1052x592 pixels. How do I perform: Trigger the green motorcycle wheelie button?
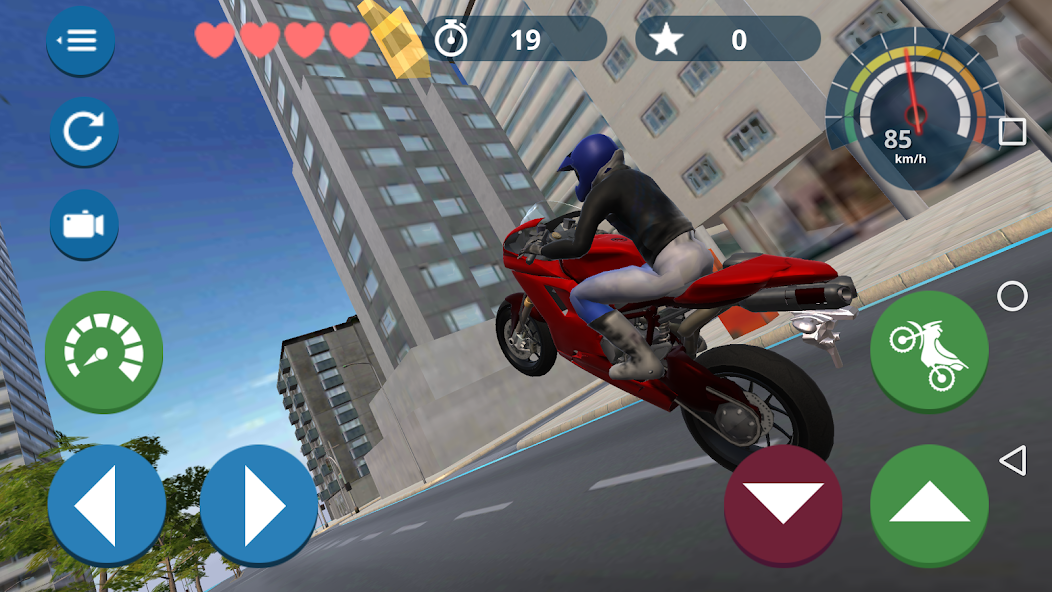[x=929, y=351]
